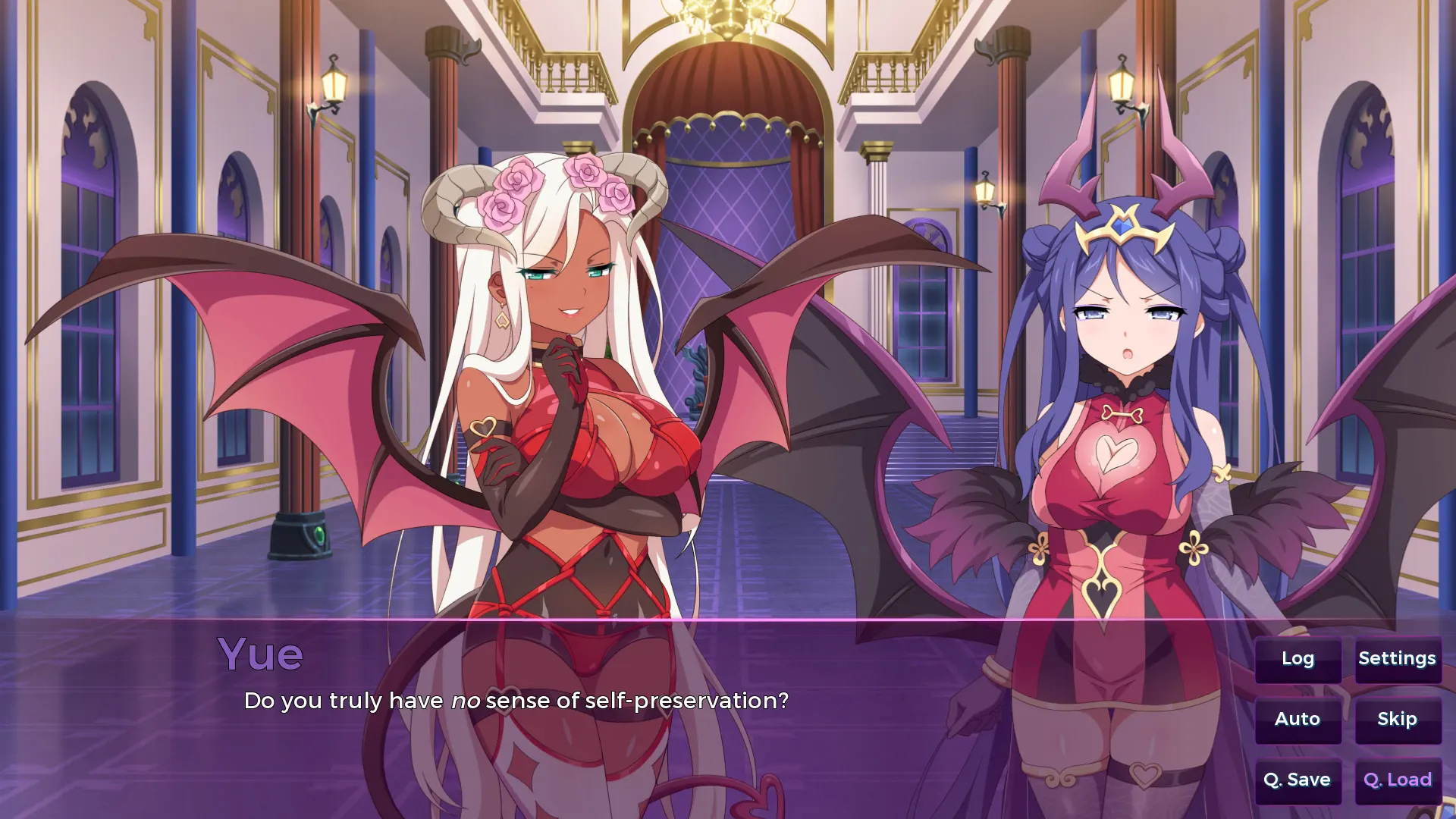Open the dialogue Log
The width and height of the screenshot is (1456, 819).
click(1298, 659)
